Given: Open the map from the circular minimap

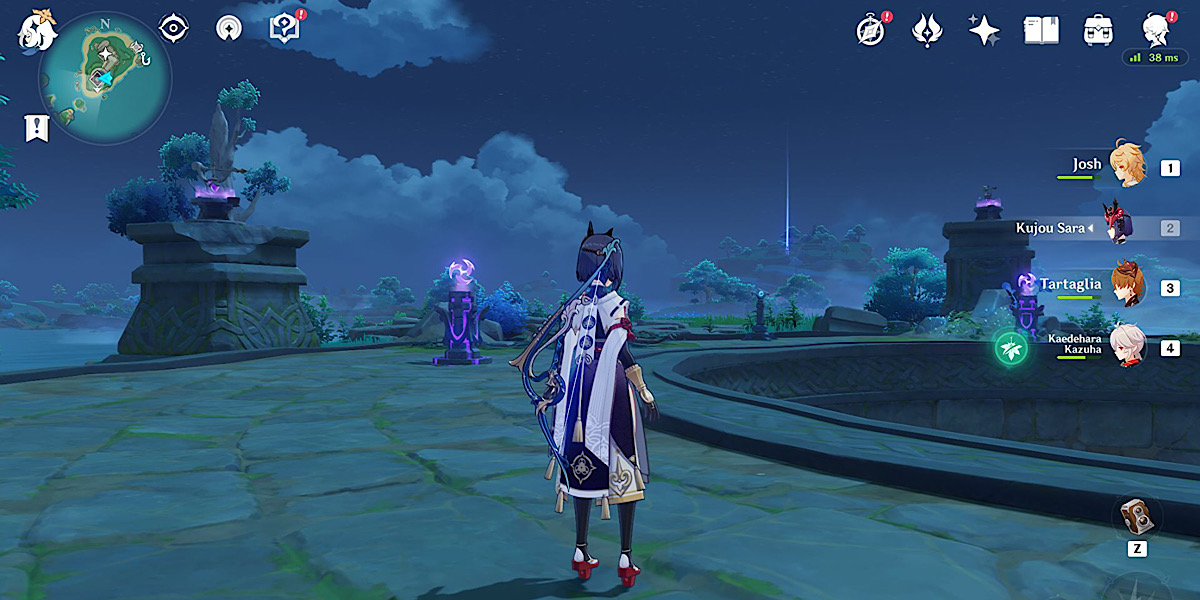Looking at the screenshot, I should [104, 78].
